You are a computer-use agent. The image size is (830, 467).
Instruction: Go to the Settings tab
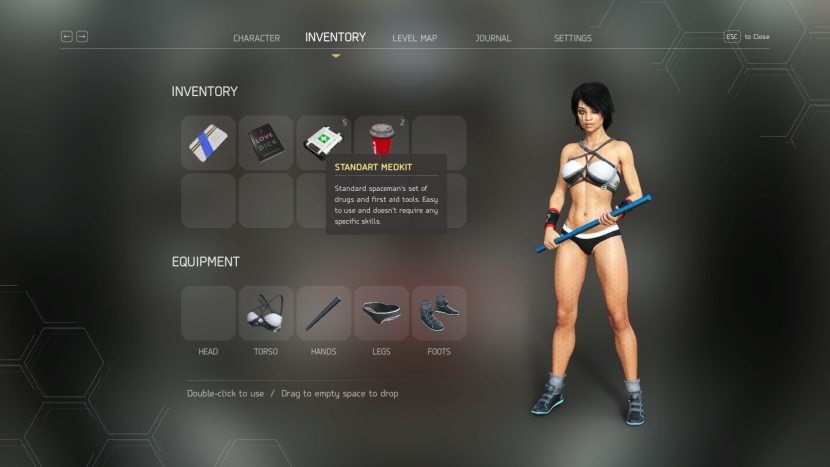click(572, 38)
